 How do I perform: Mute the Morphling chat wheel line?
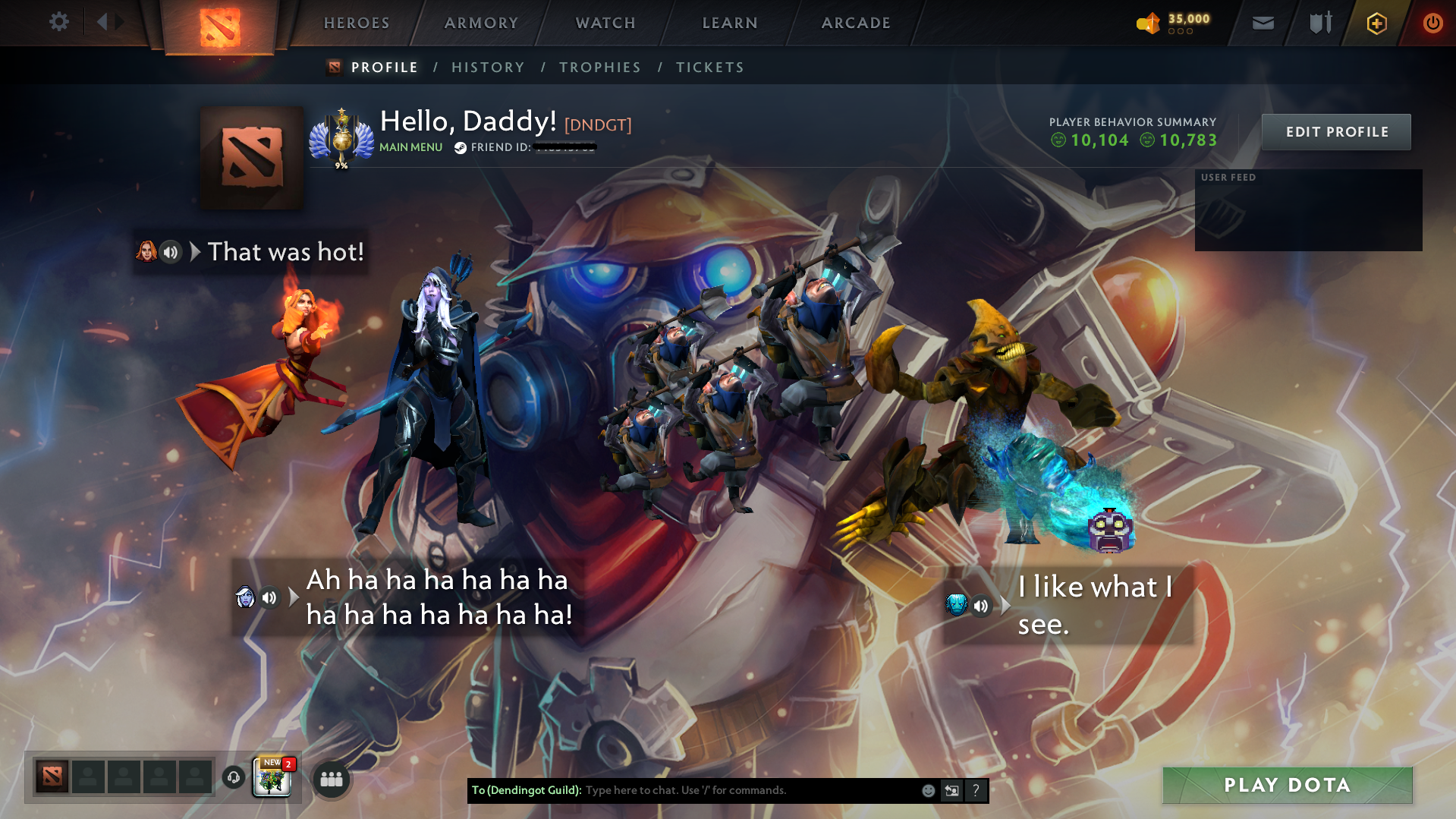[x=982, y=606]
